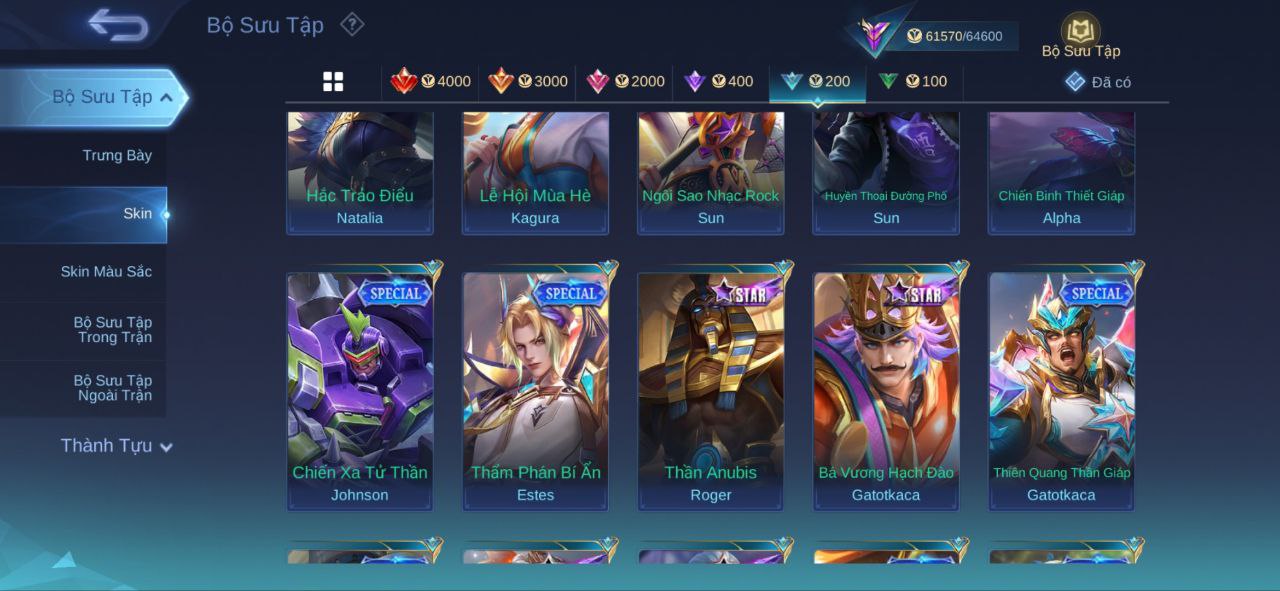
Task: Open Bộ Sưu Tập Trong Trận
Action: coord(112,330)
